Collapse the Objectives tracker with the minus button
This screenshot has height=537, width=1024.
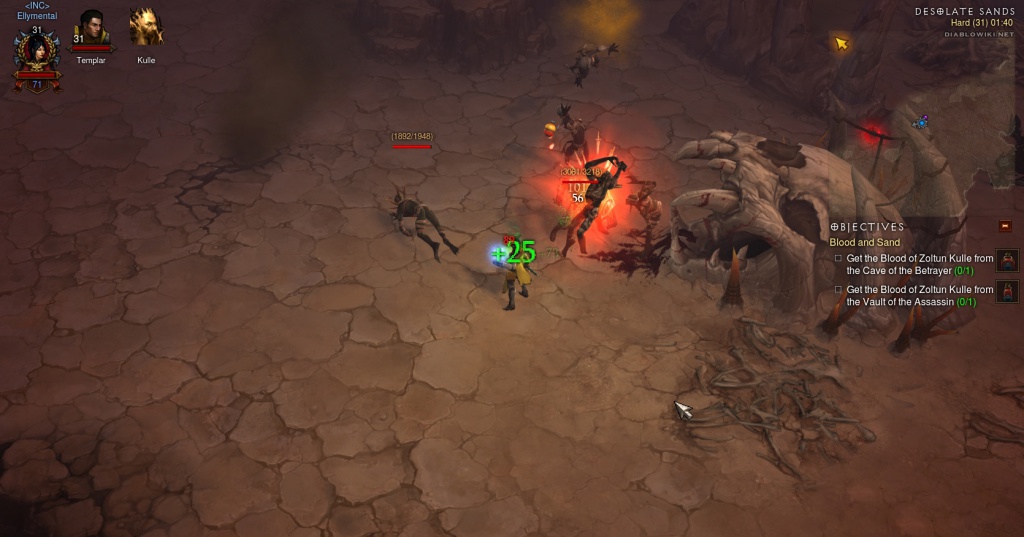[x=1004, y=226]
